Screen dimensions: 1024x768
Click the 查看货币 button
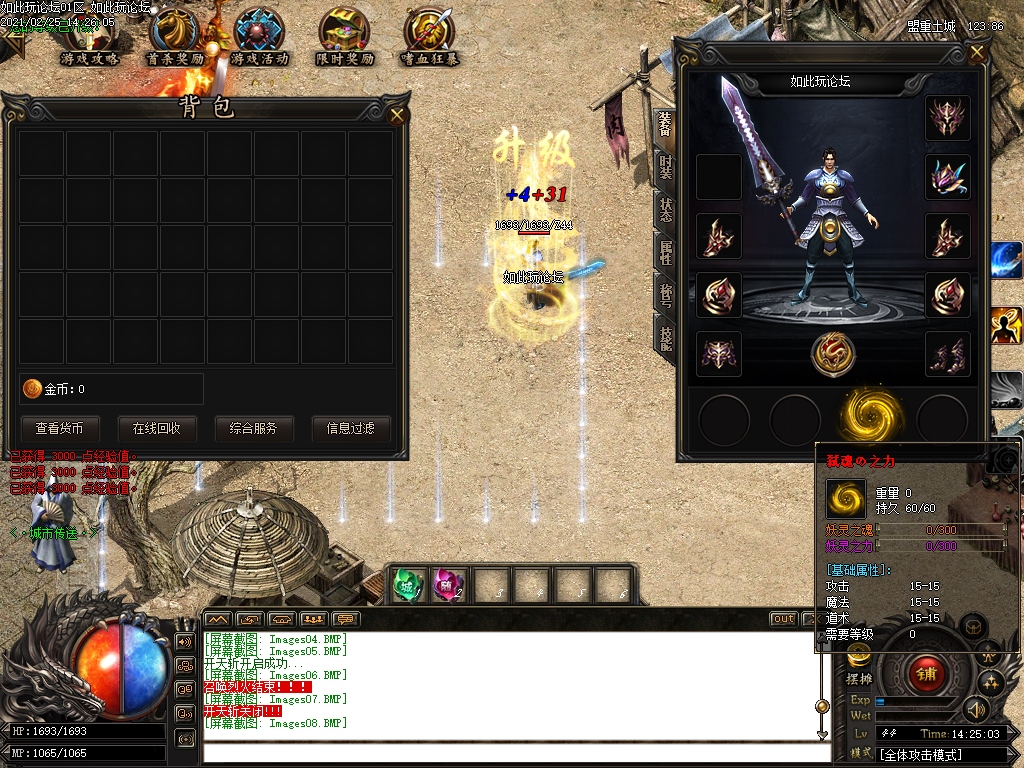click(x=67, y=428)
